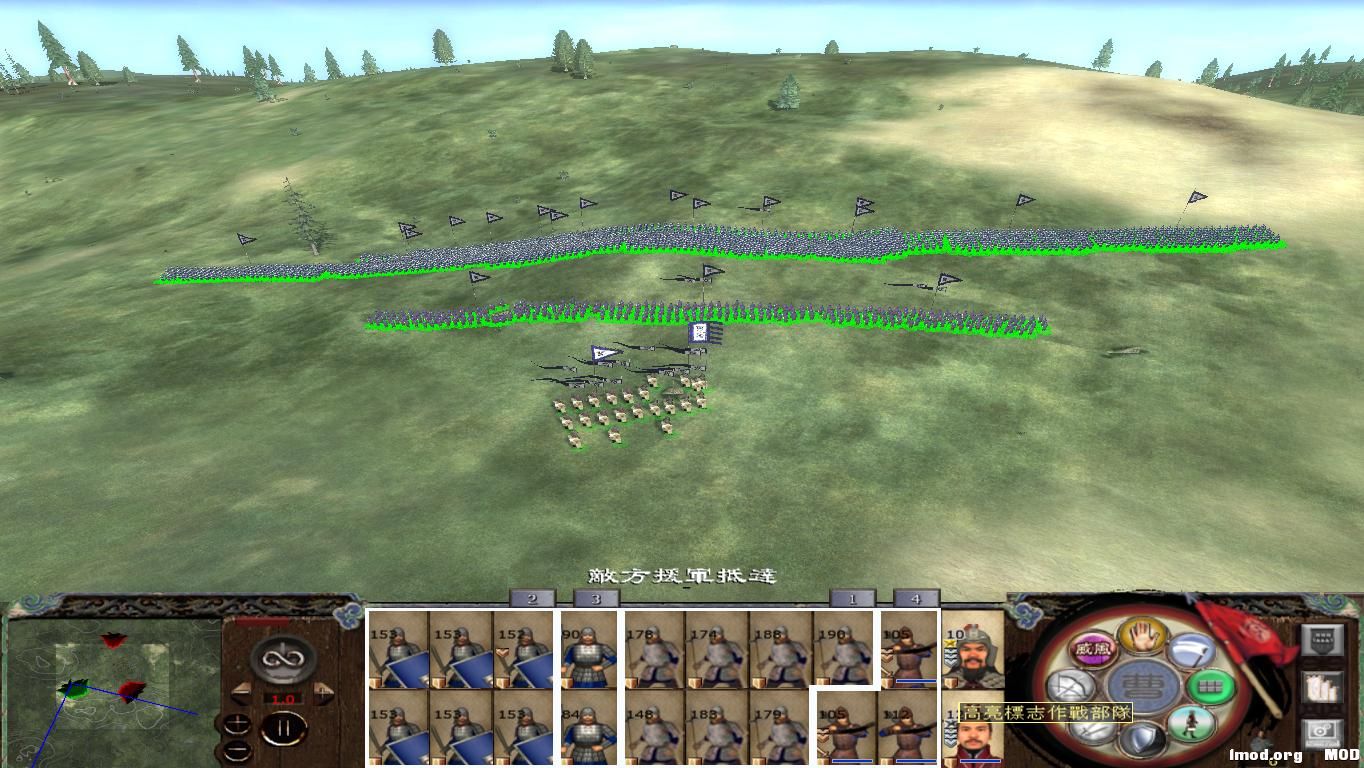Viewport: 1364px width, 768px height.
Task: Select the general's portrait card
Action: pos(975,650)
